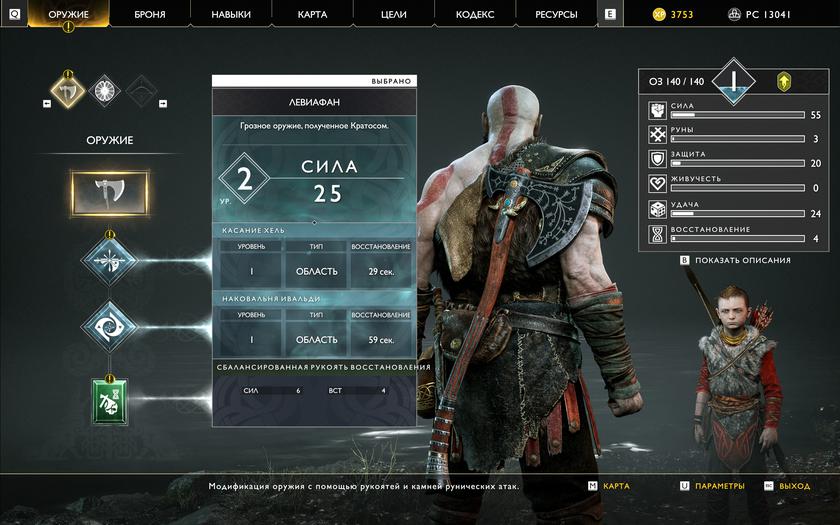840x525 pixels.
Task: Open the light runic attack slot
Action: click(109, 259)
